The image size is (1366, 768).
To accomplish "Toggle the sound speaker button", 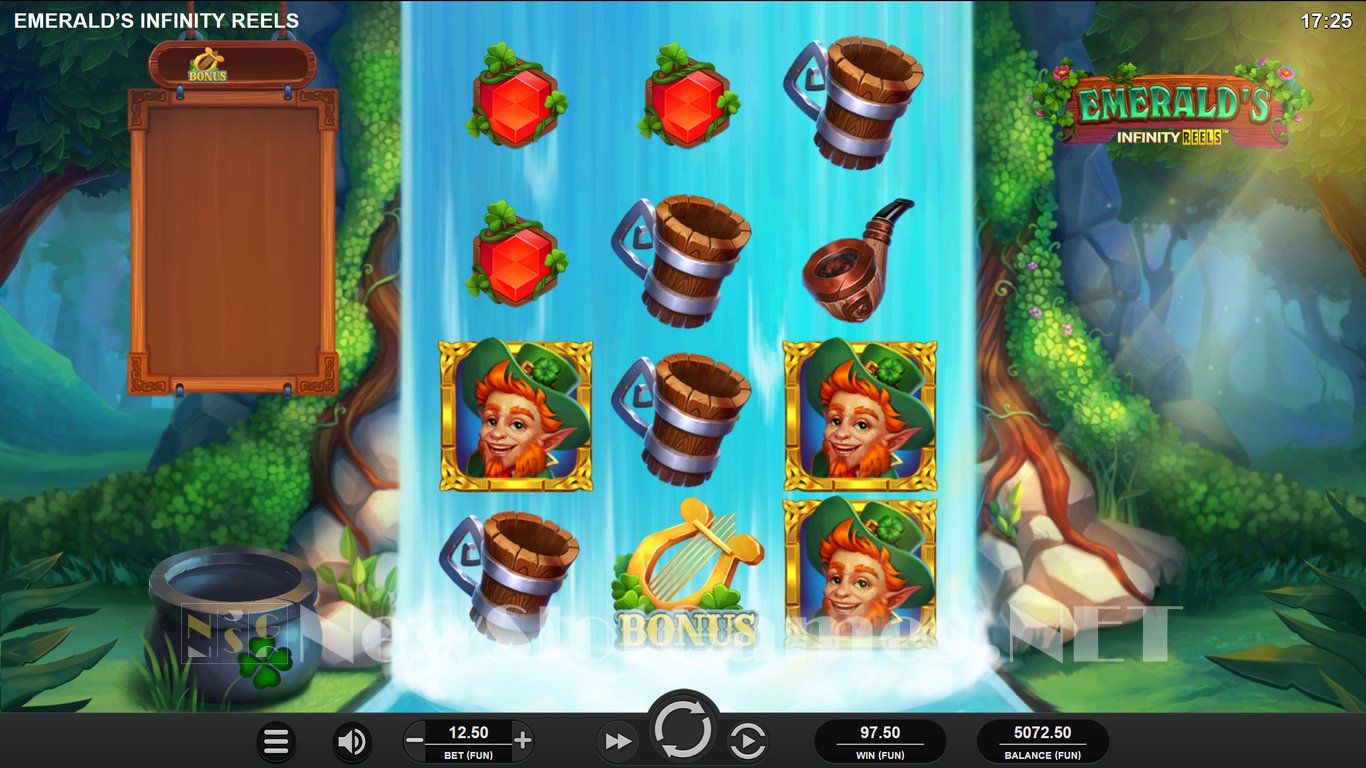I will coord(351,741).
